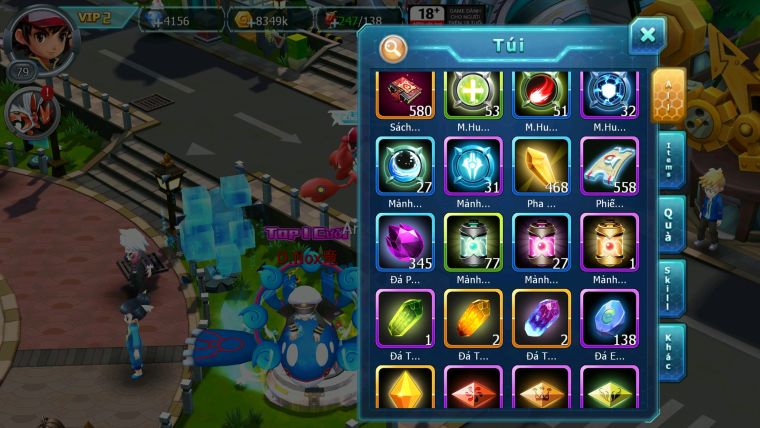This screenshot has width=760, height=428.
Task: Open the Skill tab
Action: click(670, 290)
